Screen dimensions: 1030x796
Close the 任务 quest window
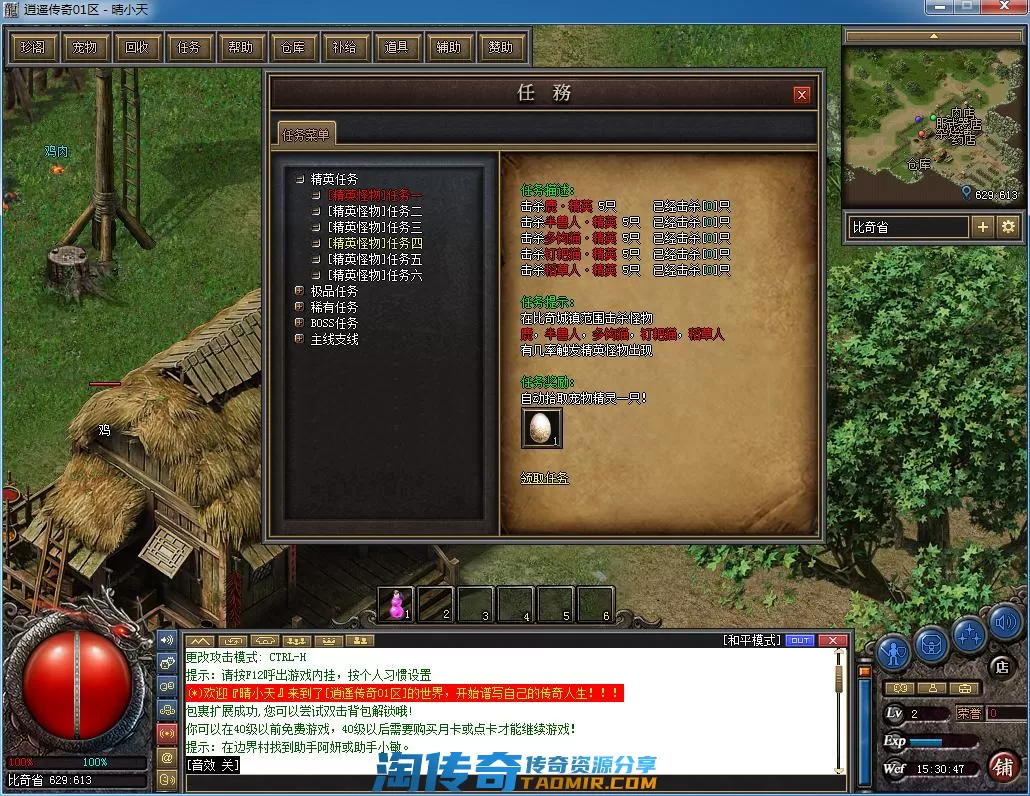(801, 95)
